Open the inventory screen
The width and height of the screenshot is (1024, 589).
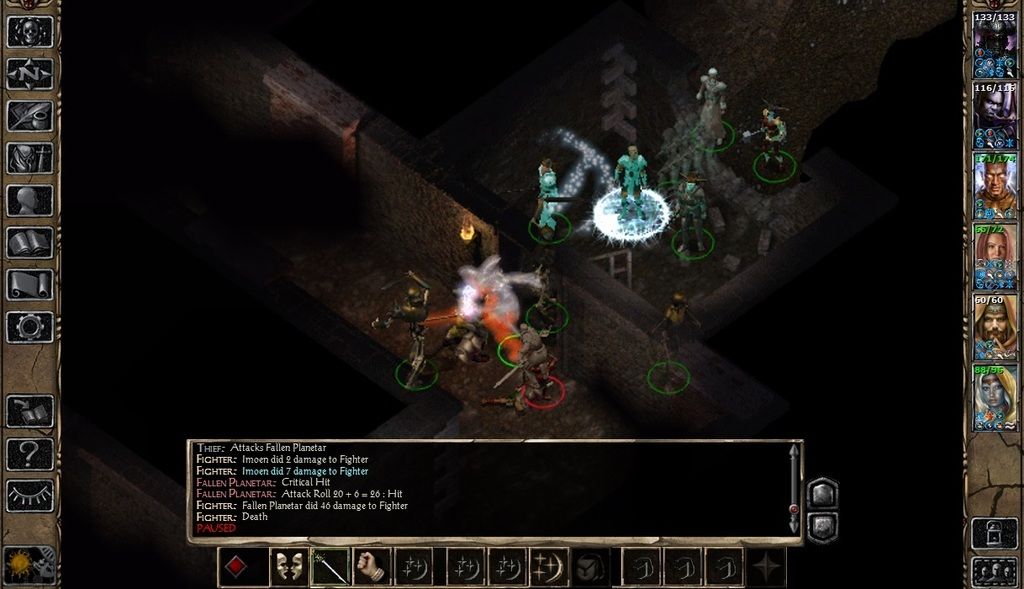[x=29, y=158]
